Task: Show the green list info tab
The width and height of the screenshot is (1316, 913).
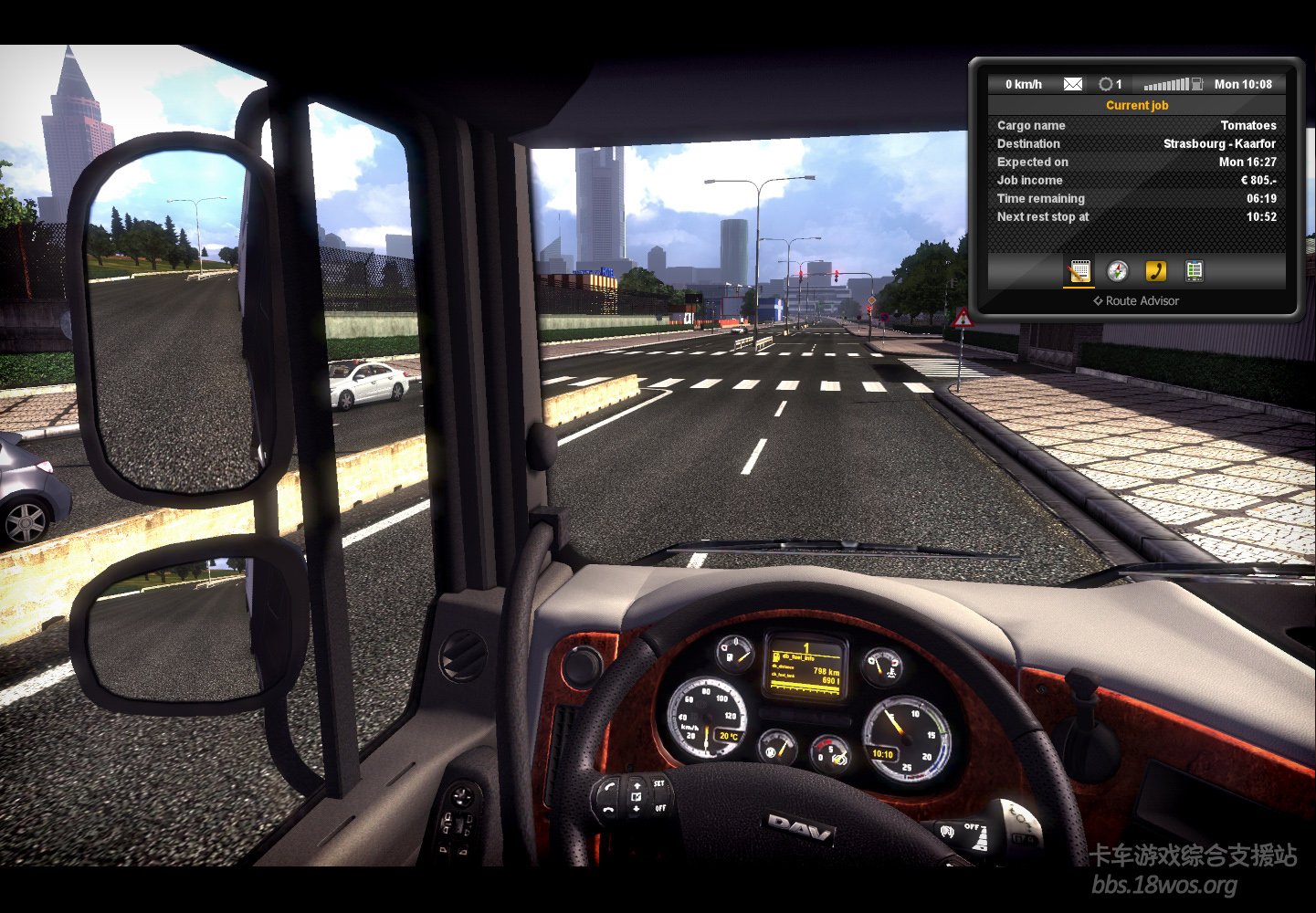Action: [x=1194, y=271]
